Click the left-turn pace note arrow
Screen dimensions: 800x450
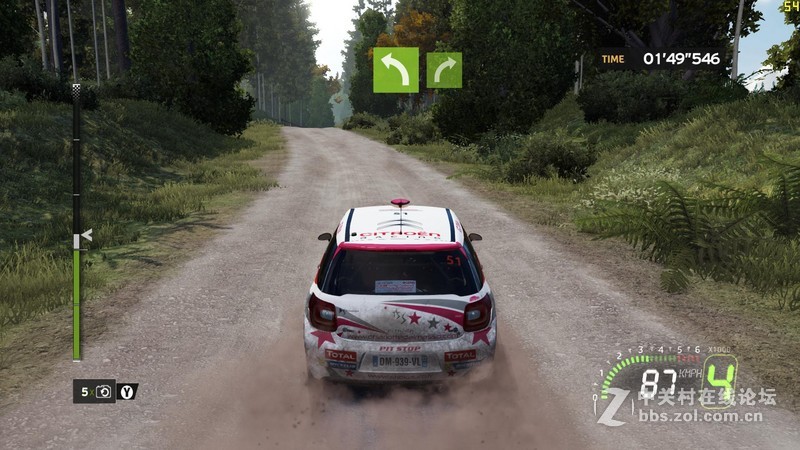point(396,70)
